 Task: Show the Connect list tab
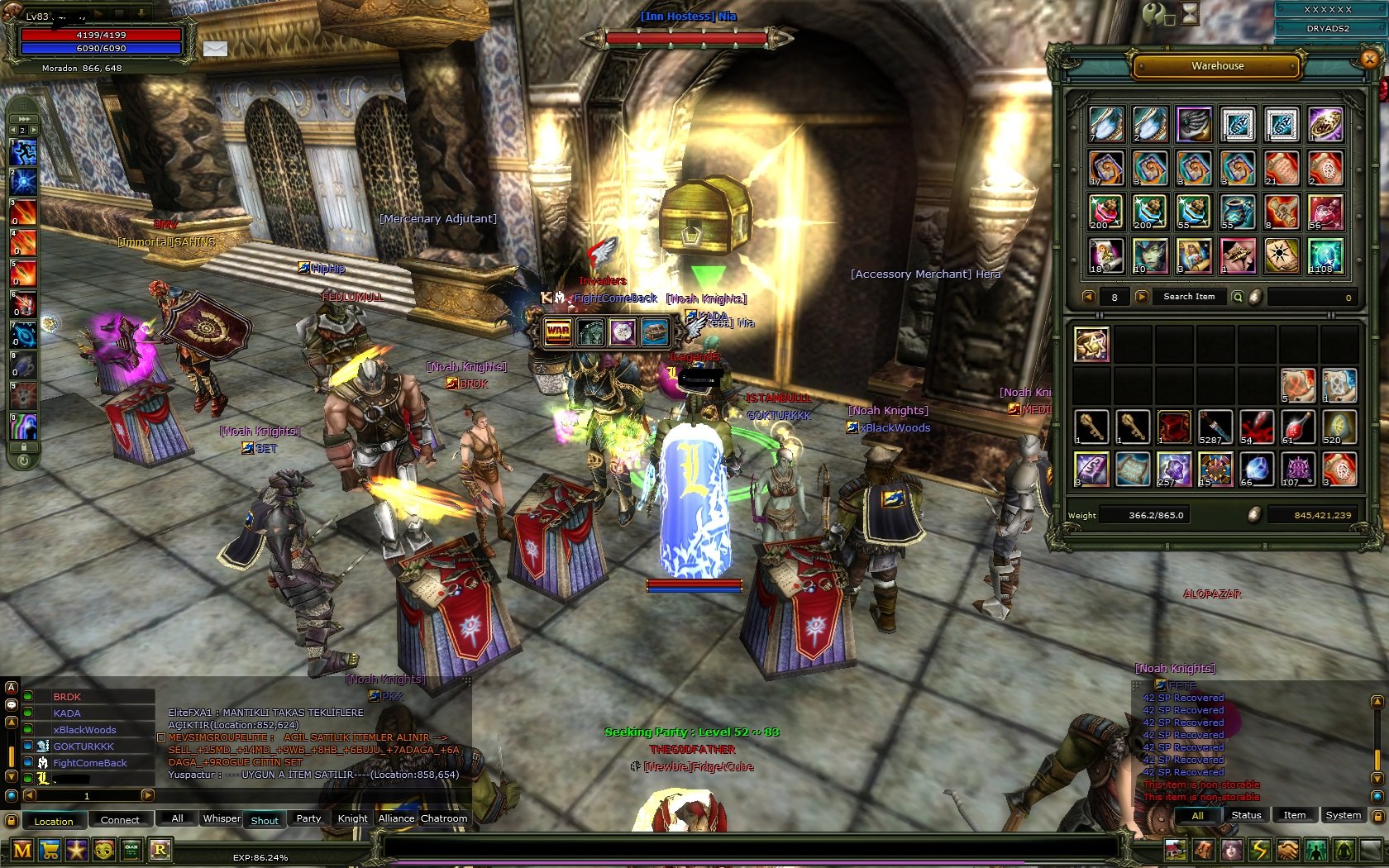(120, 820)
